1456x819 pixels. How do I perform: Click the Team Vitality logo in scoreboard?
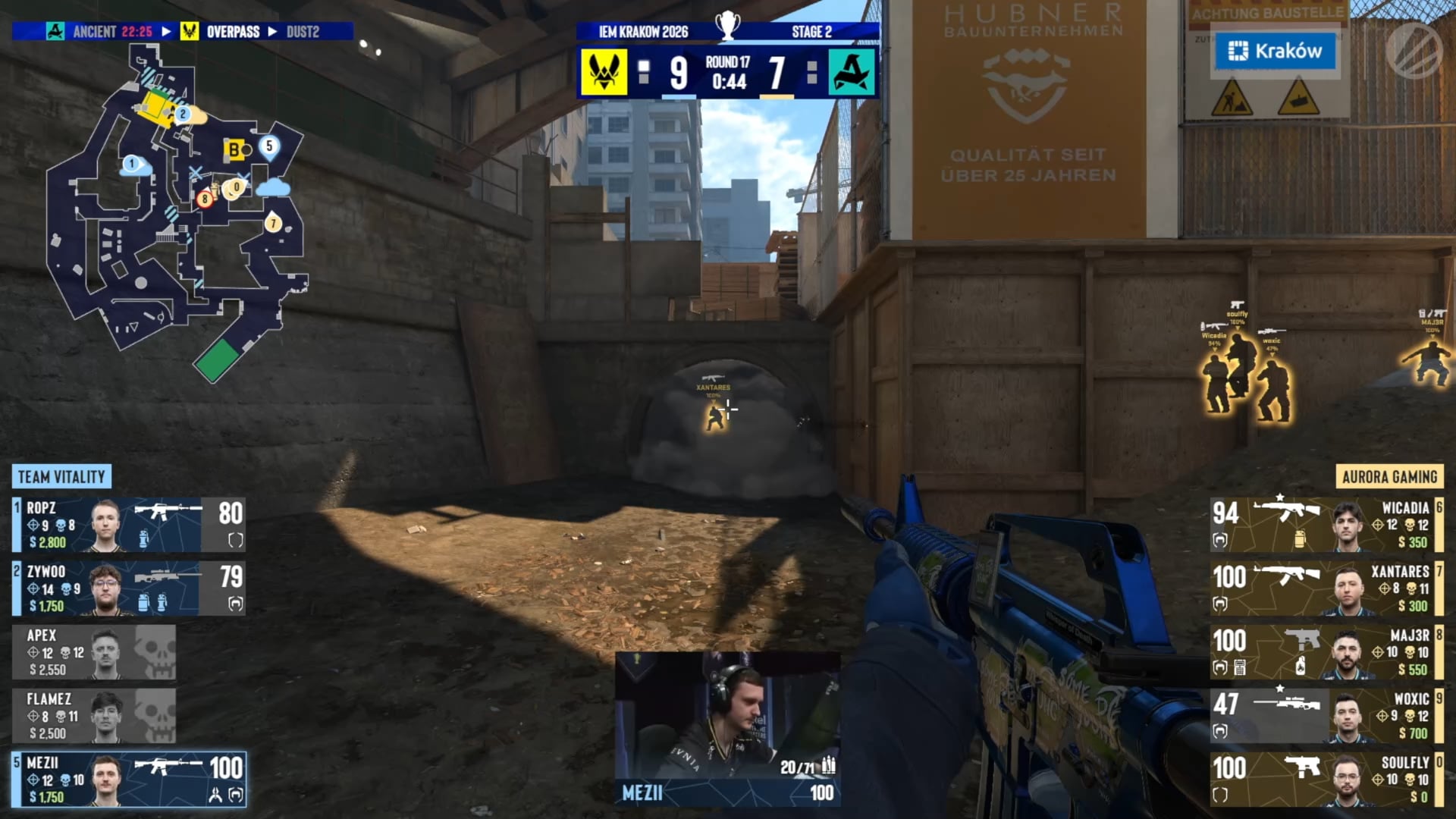604,73
